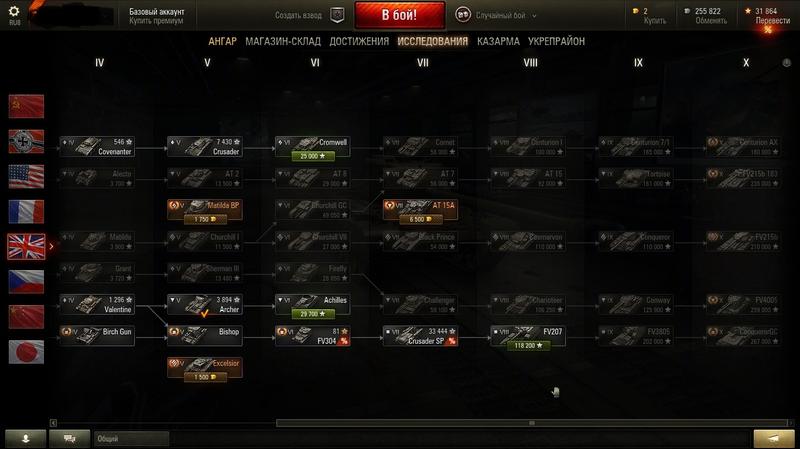The image size is (800, 449).
Task: Show the КАЗАРМА tab
Action: tap(498, 42)
